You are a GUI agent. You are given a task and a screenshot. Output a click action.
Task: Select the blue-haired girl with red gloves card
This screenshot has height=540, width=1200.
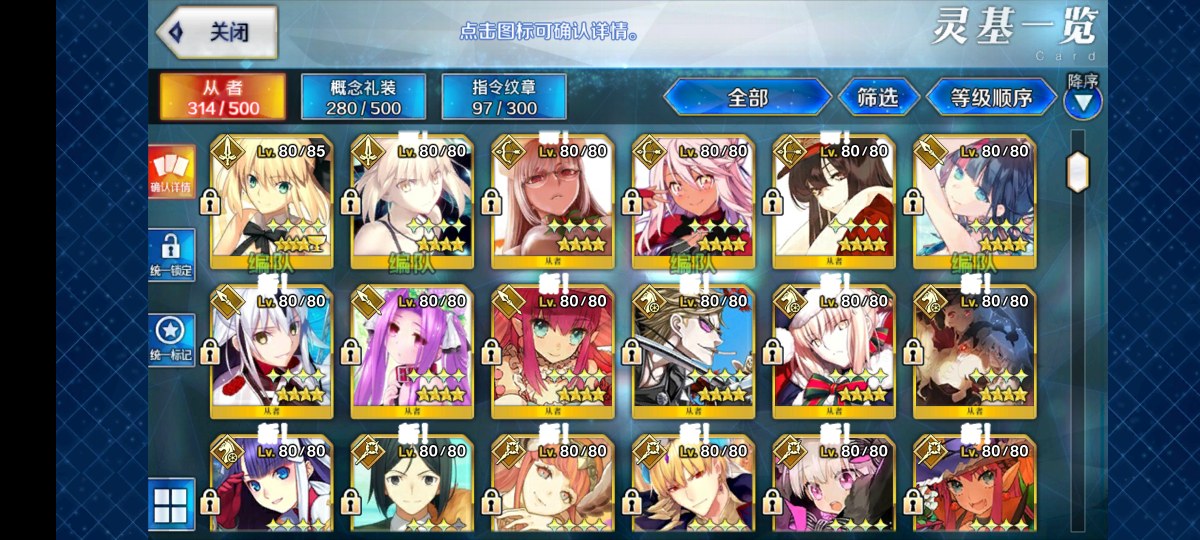pos(271,490)
